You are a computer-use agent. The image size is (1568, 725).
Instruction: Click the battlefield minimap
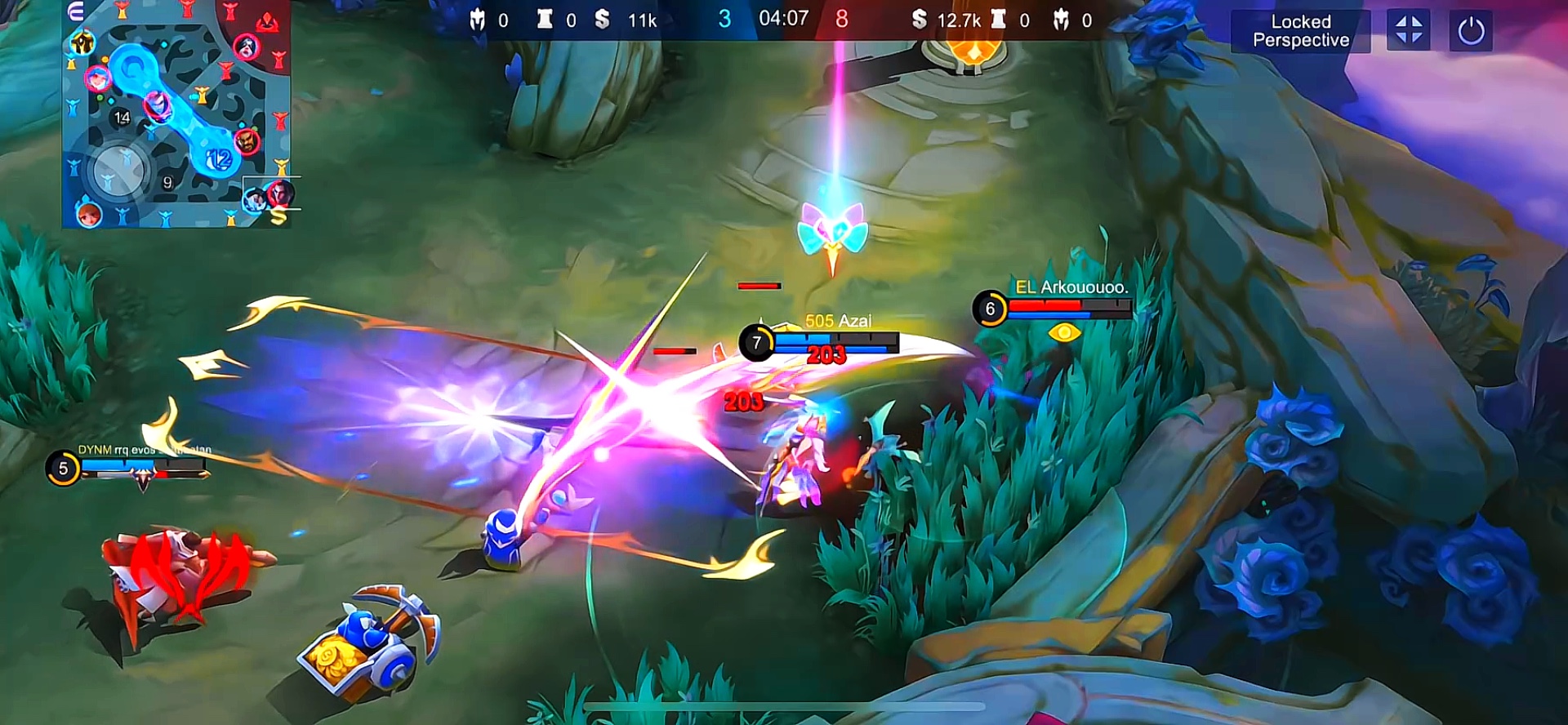pos(176,114)
